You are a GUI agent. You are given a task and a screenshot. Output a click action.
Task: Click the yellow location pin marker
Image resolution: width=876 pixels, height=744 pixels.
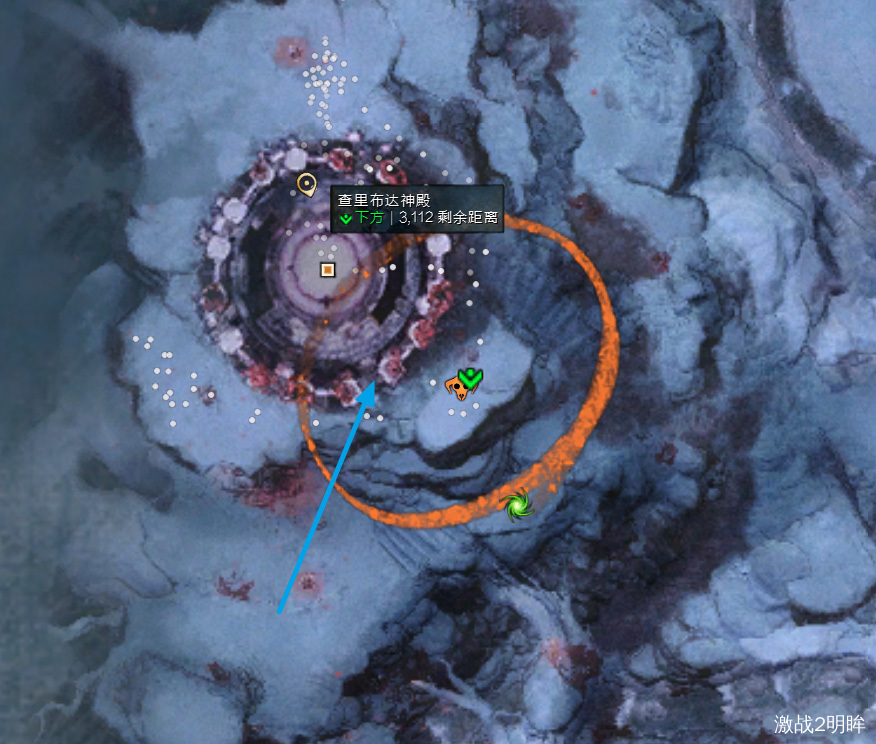[x=307, y=184]
